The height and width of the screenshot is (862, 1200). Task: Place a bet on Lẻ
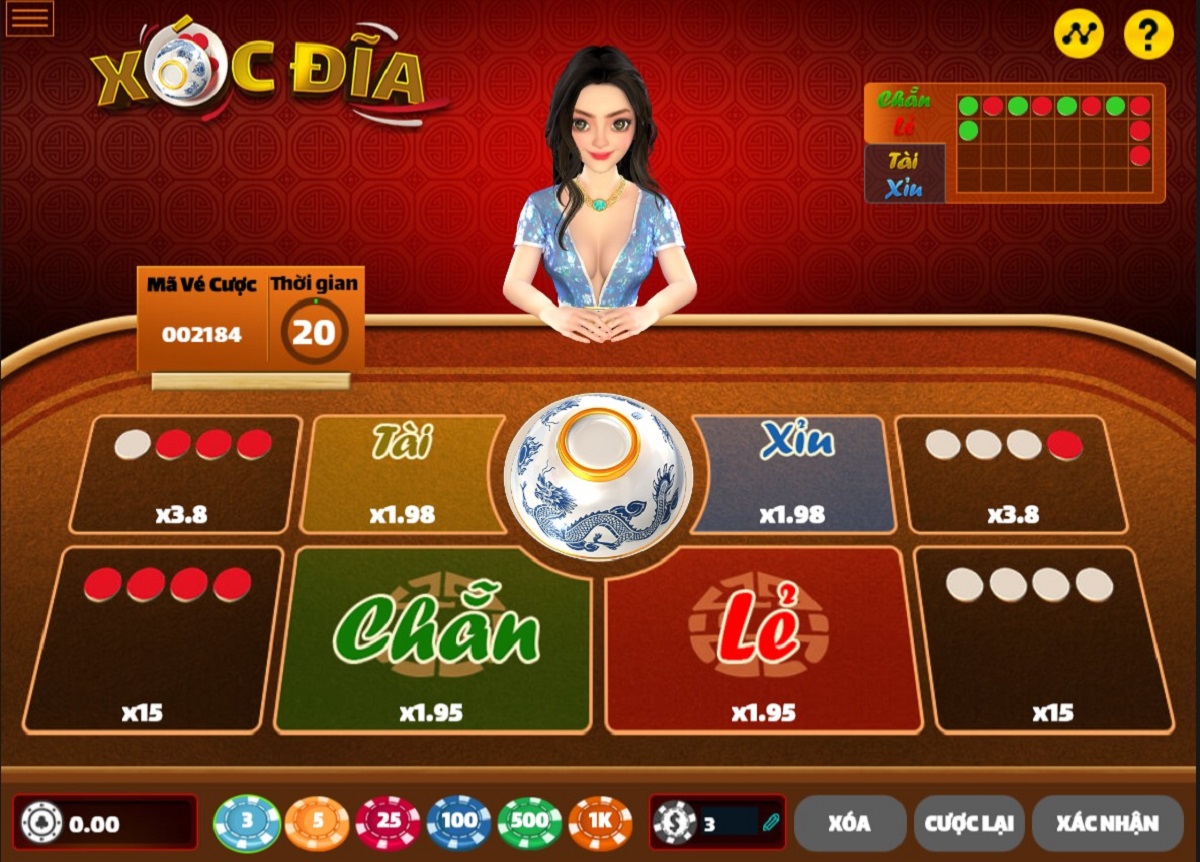[x=762, y=640]
